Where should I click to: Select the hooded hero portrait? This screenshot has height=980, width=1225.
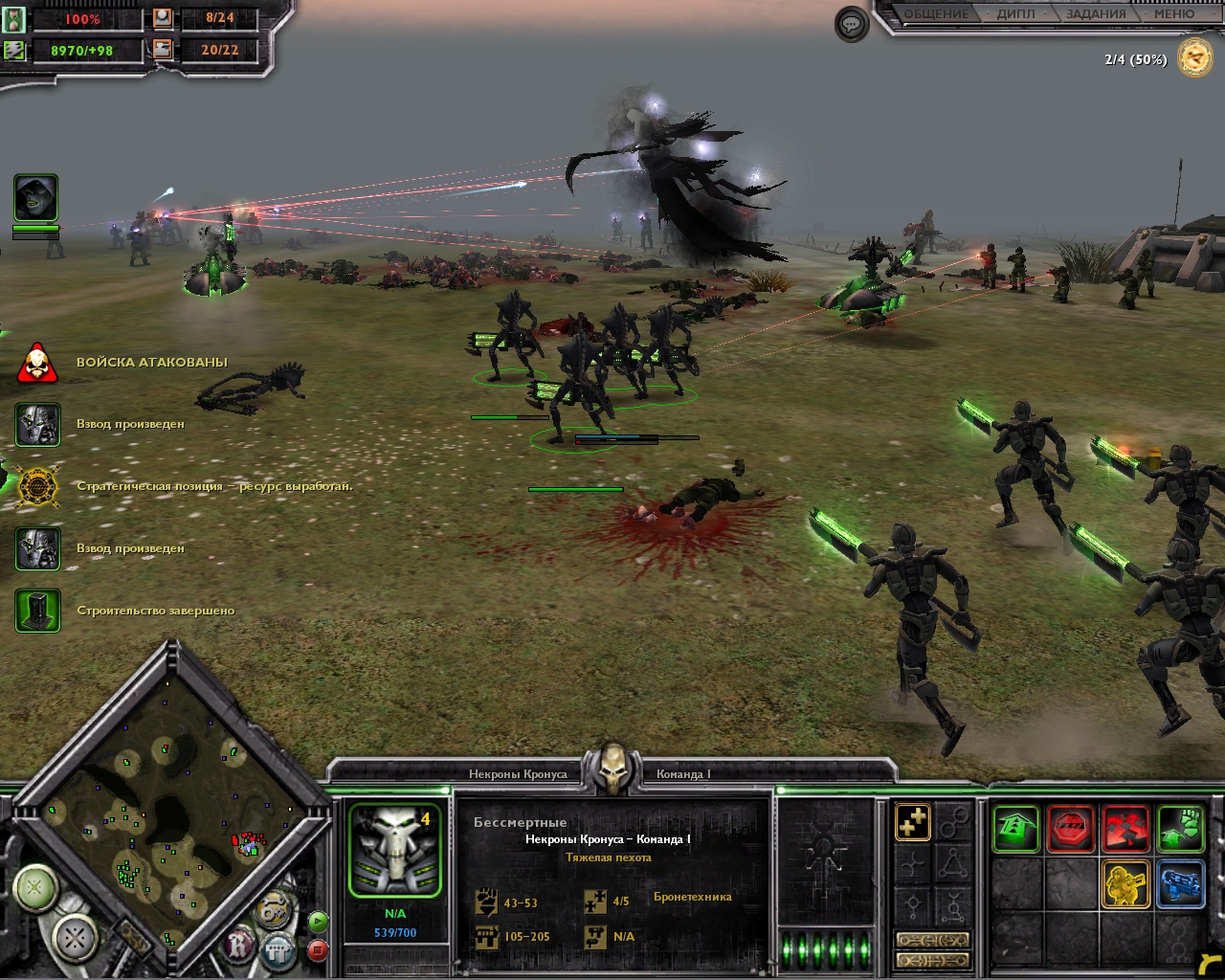(36, 198)
